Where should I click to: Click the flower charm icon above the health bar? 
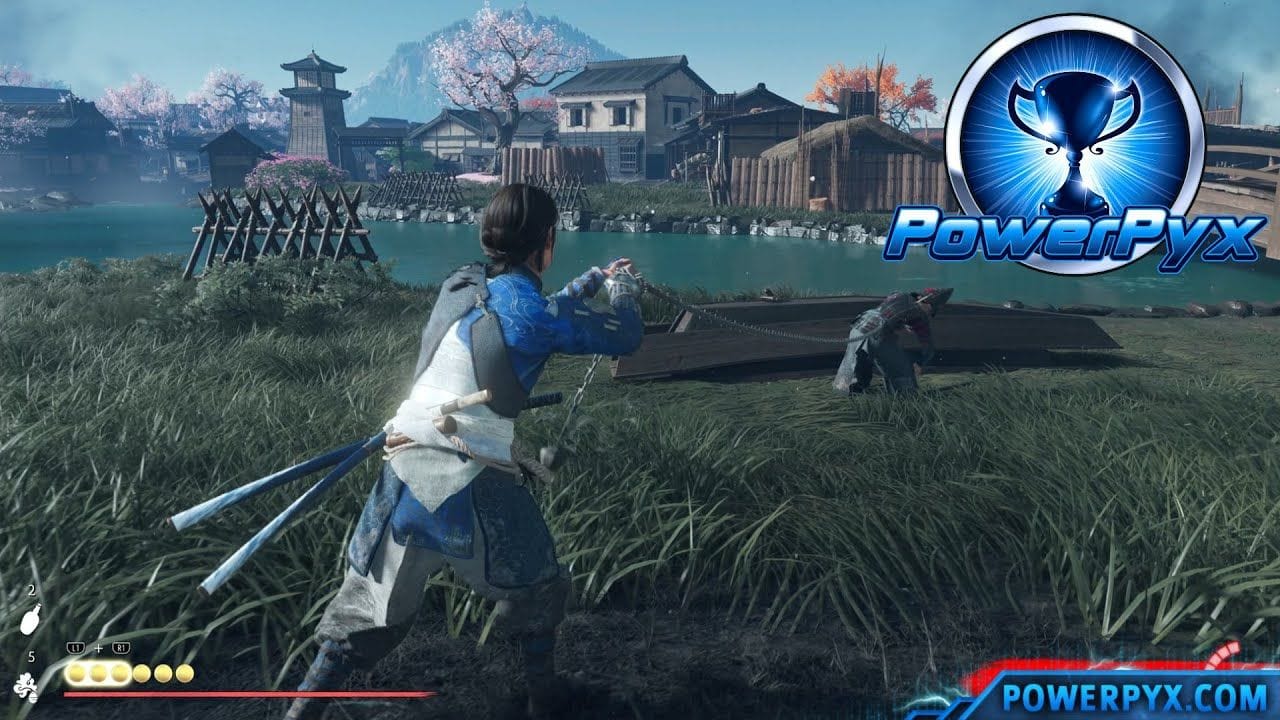(x=27, y=688)
